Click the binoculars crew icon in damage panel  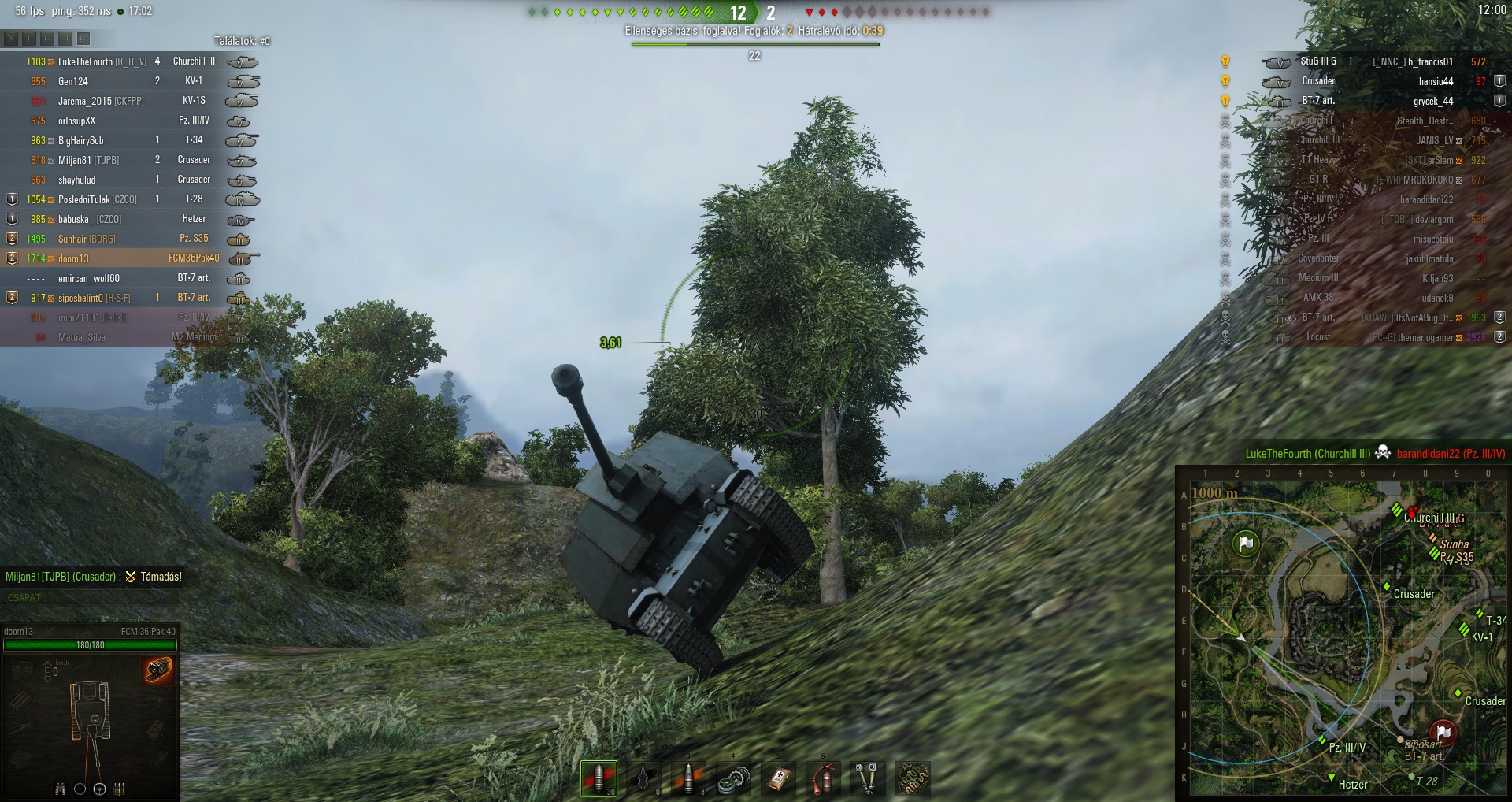tap(60, 789)
